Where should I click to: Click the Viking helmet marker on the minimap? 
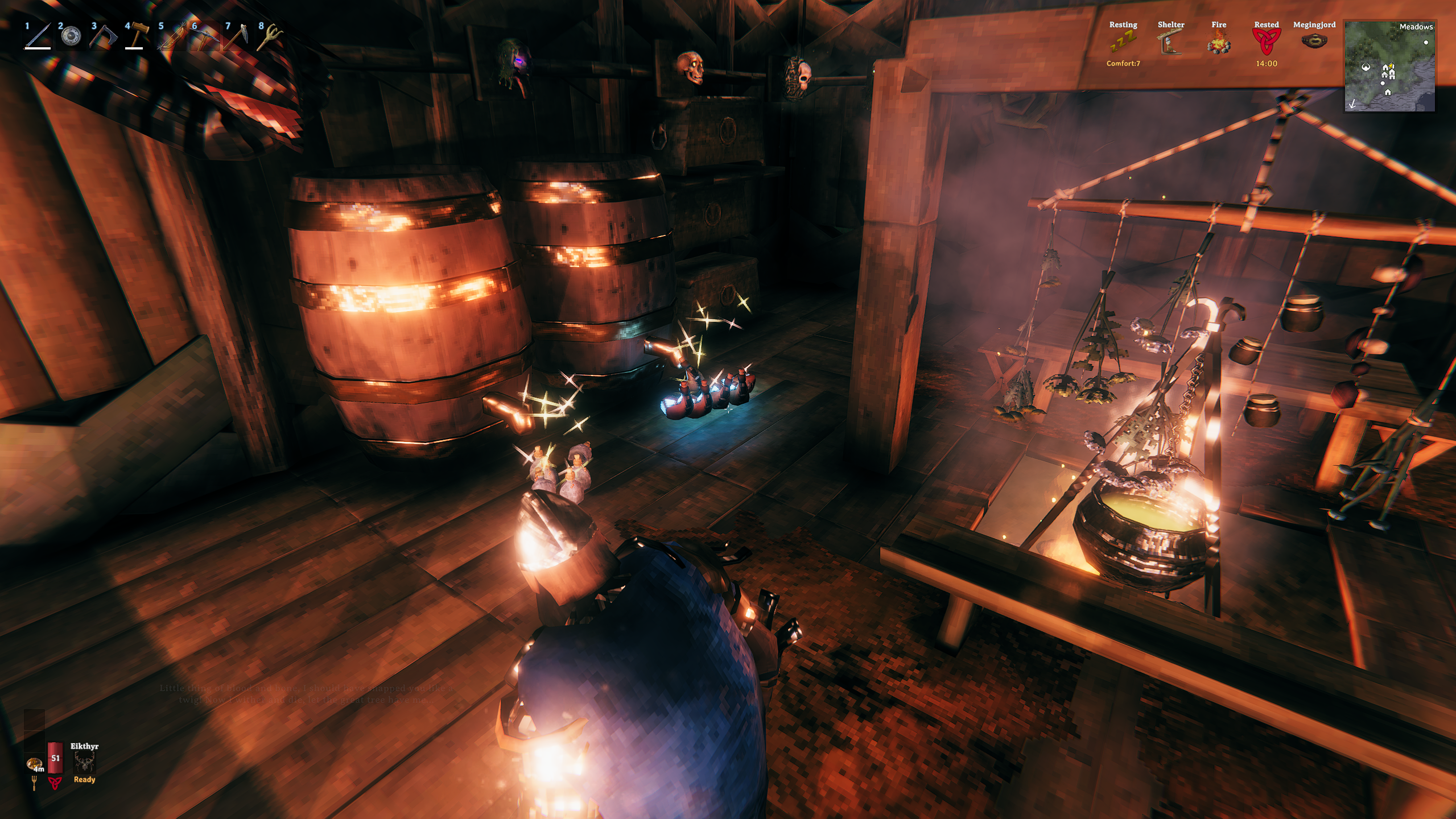tap(1366, 67)
